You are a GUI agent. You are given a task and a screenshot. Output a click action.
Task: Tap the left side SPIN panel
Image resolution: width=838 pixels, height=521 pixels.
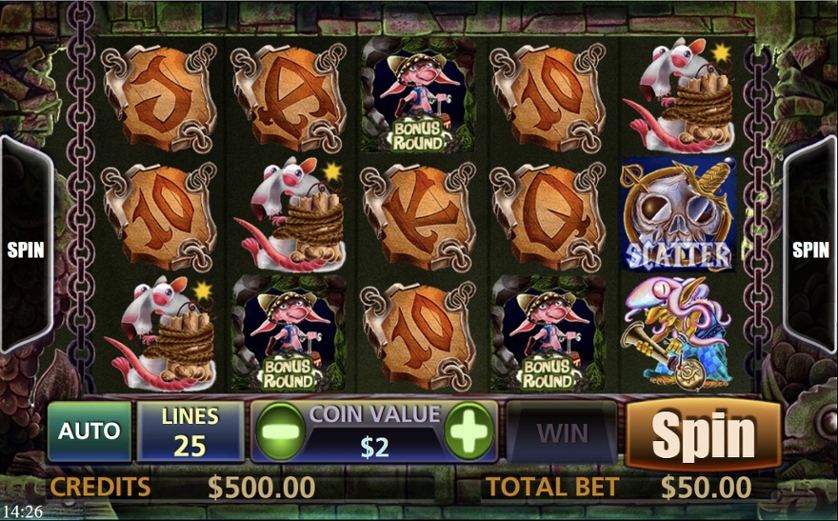coord(25,249)
